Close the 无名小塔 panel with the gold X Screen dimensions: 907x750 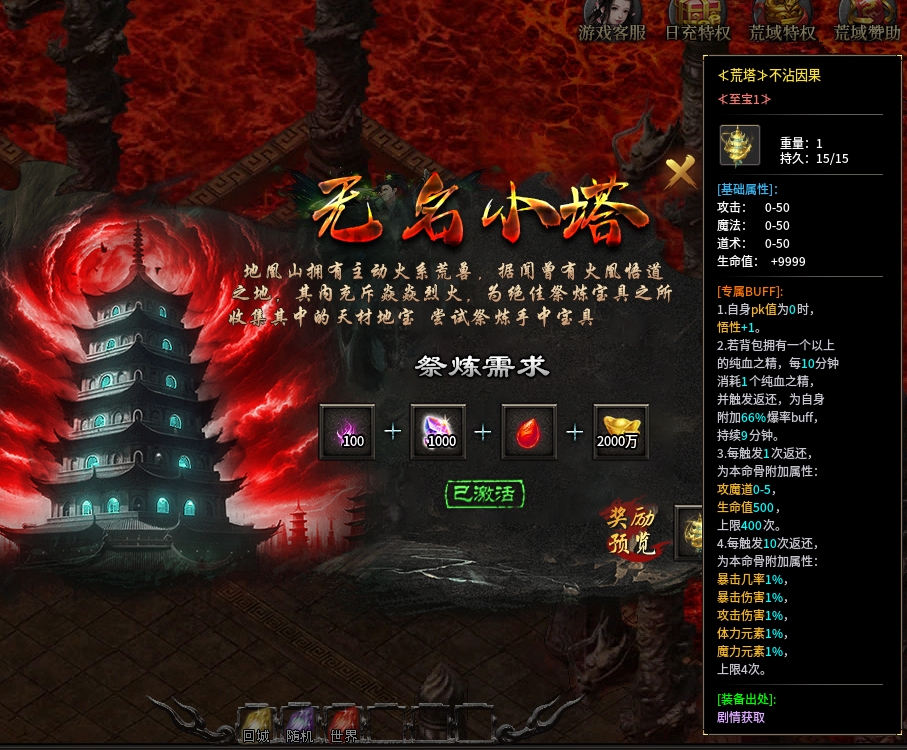[681, 173]
